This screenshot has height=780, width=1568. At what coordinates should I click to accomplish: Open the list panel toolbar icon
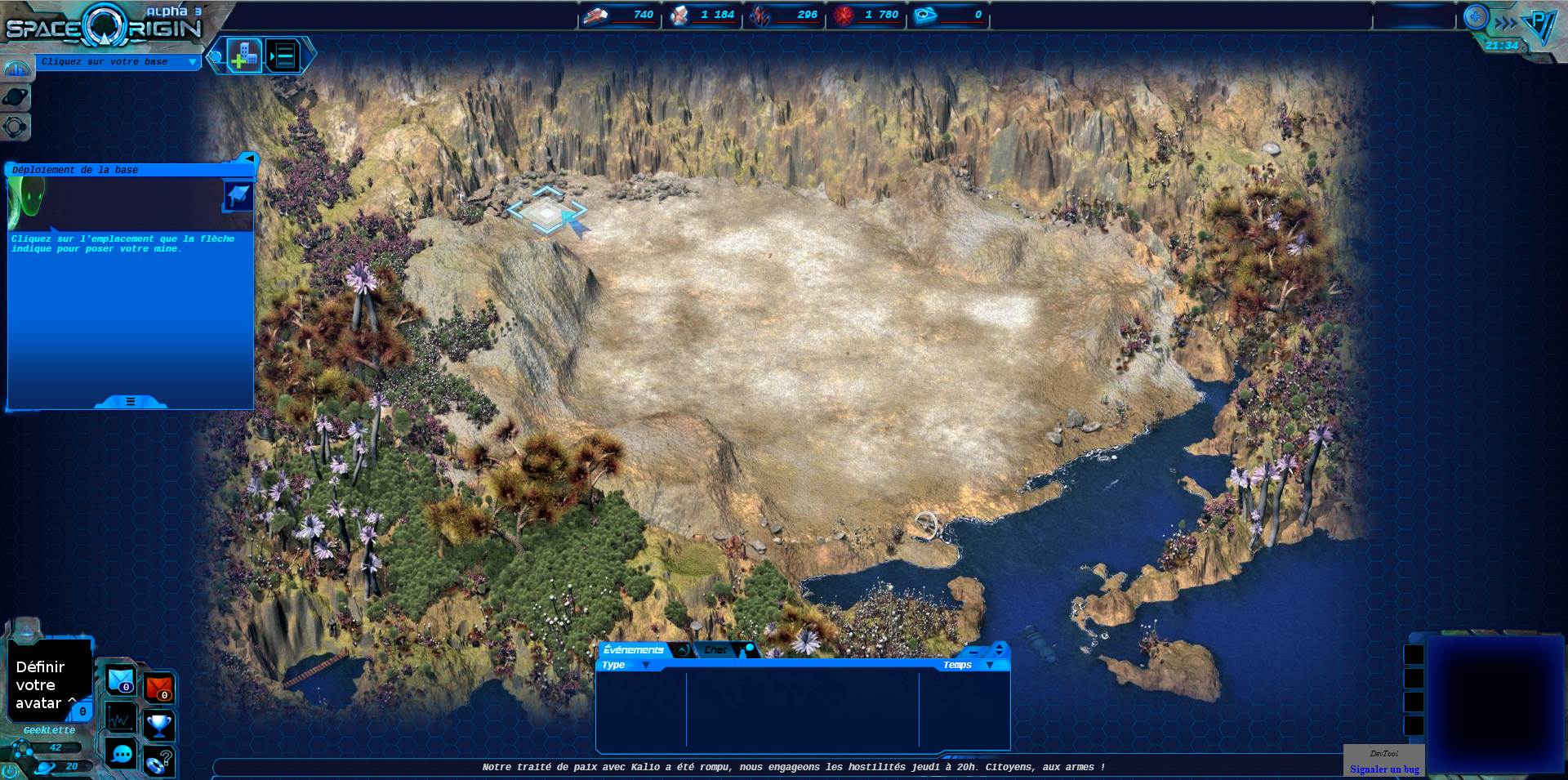283,56
